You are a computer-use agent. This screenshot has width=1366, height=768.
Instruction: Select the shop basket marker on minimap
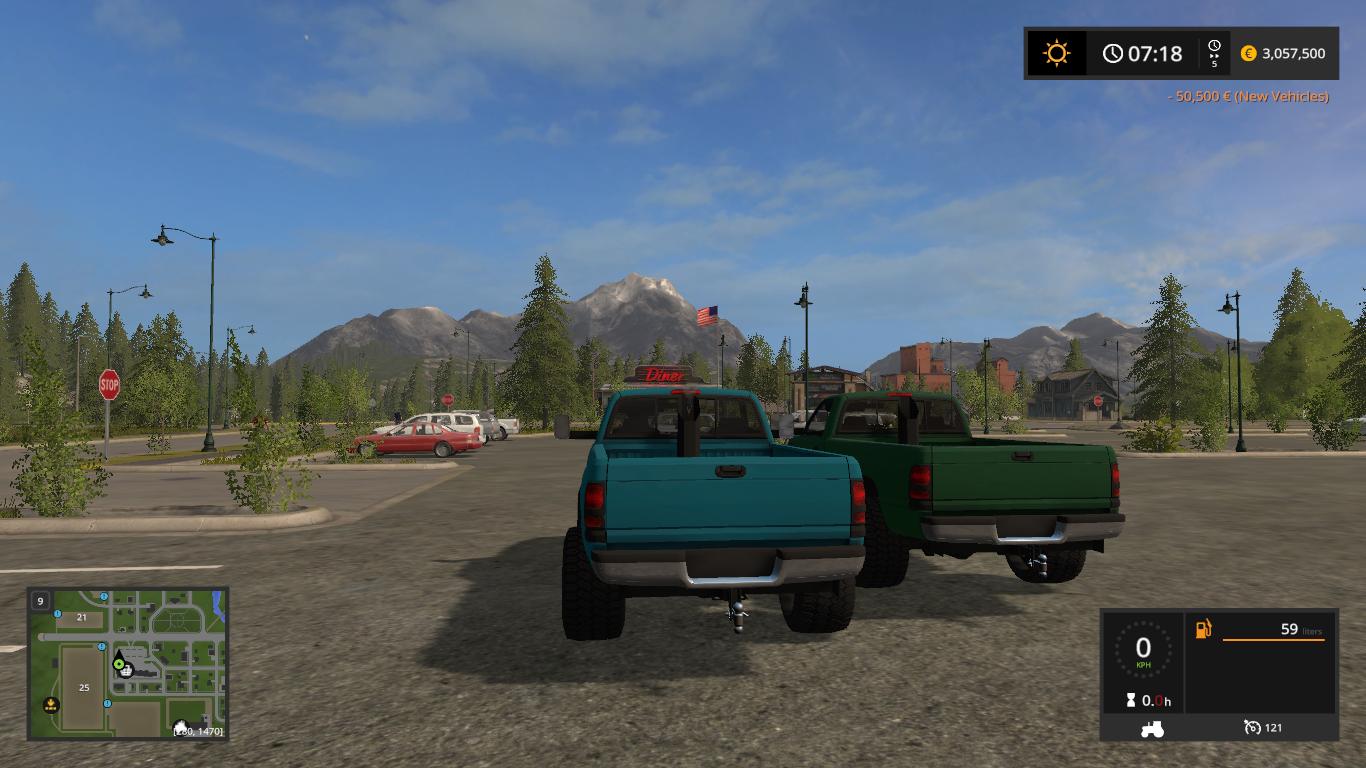(127, 671)
